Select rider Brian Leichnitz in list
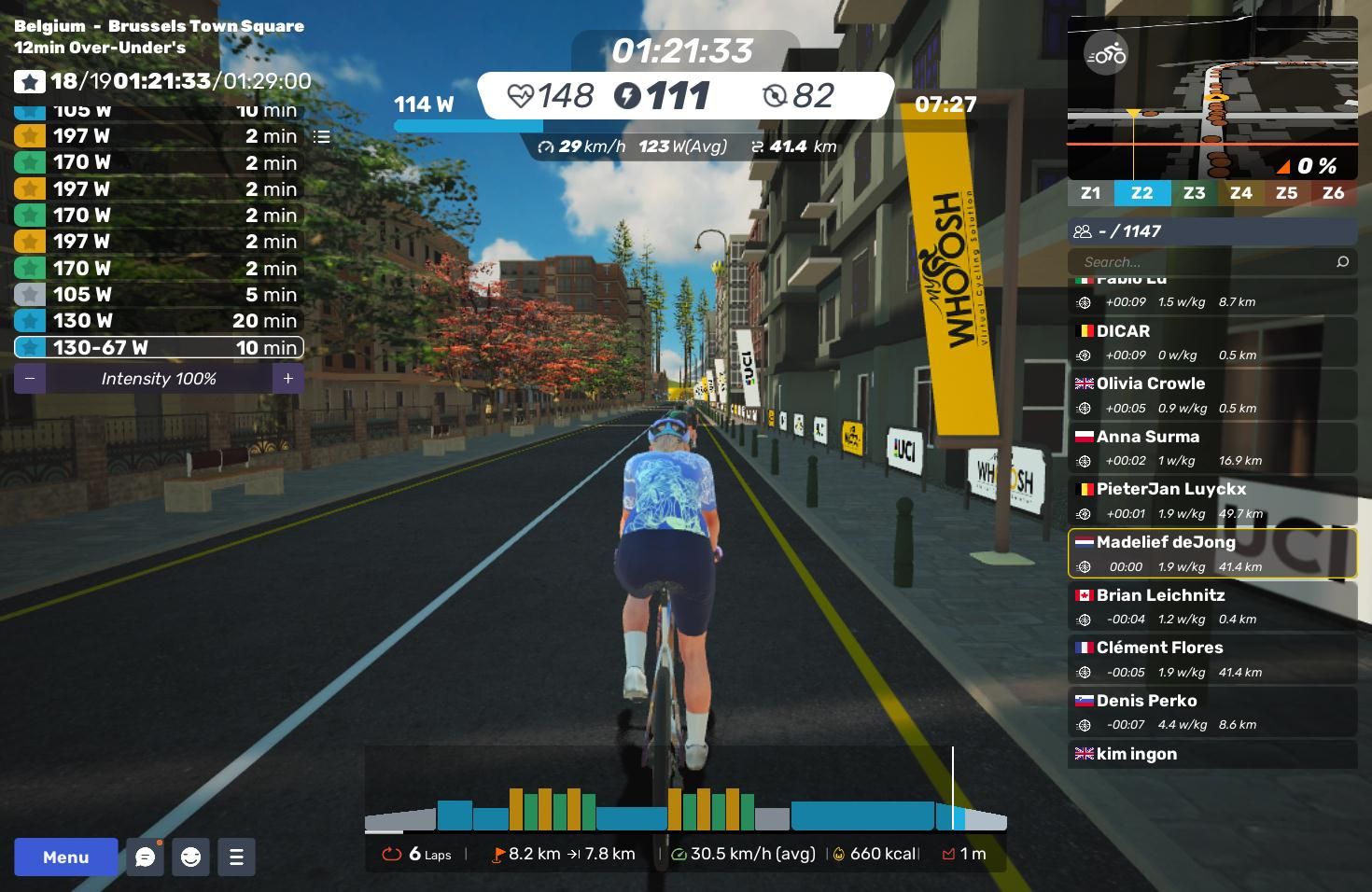The image size is (1372, 892). [1211, 606]
